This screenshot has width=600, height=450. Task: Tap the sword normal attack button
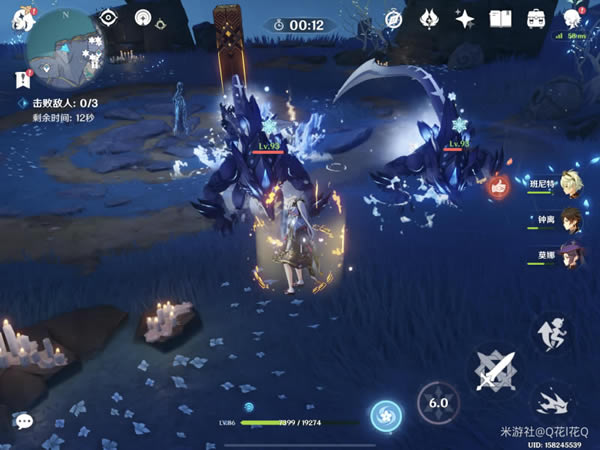point(495,373)
